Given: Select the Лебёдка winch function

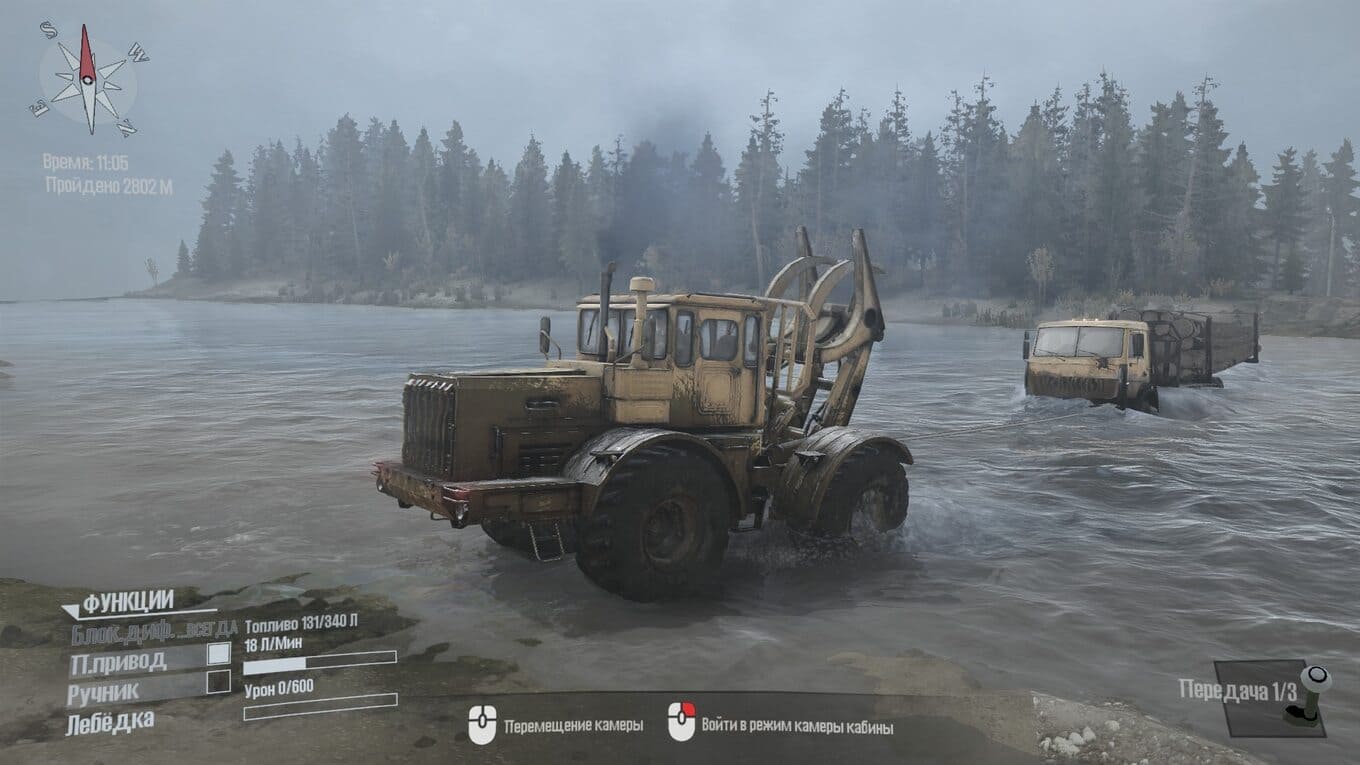Looking at the screenshot, I should pos(110,721).
